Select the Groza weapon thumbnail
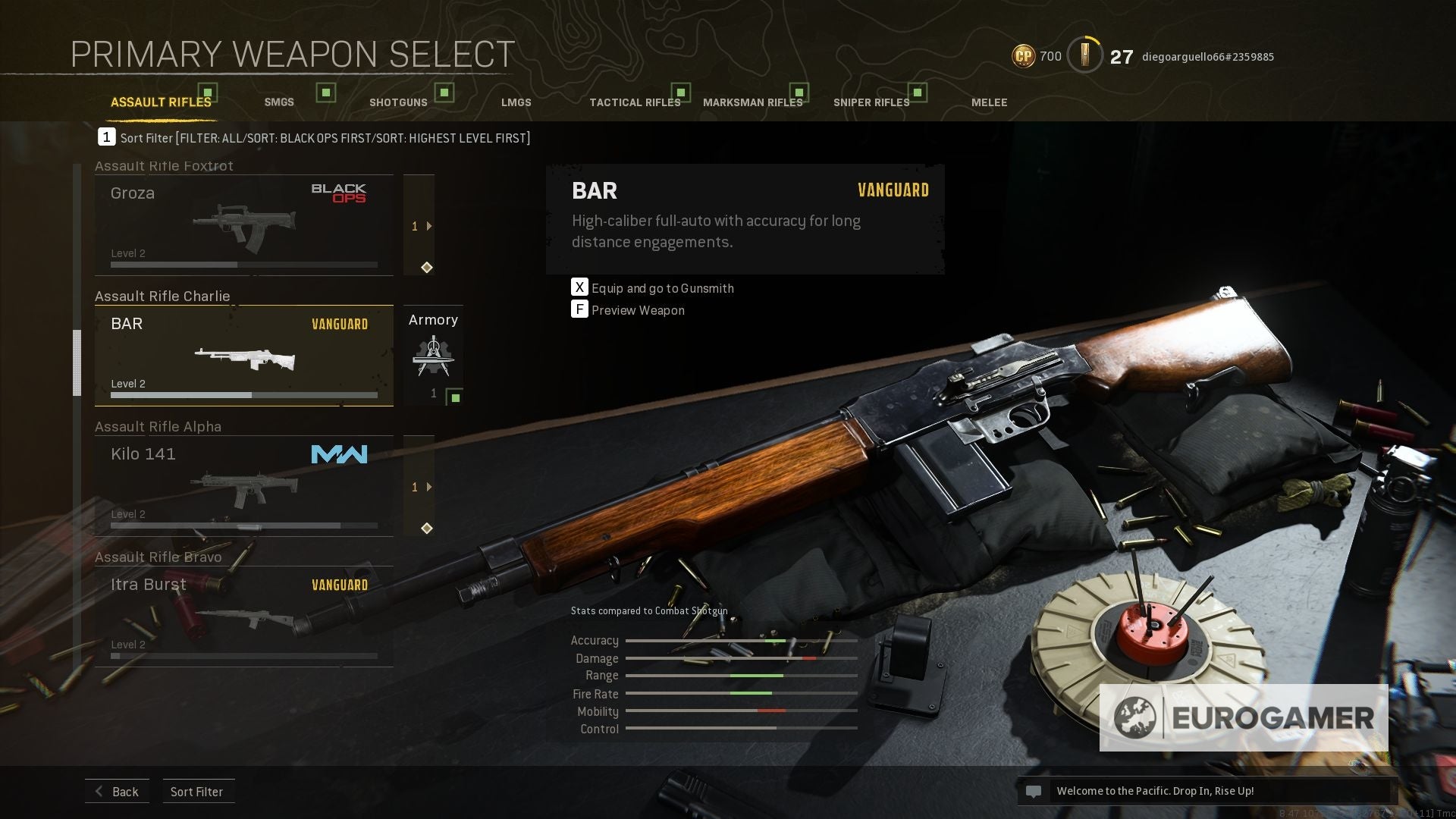 [x=243, y=224]
